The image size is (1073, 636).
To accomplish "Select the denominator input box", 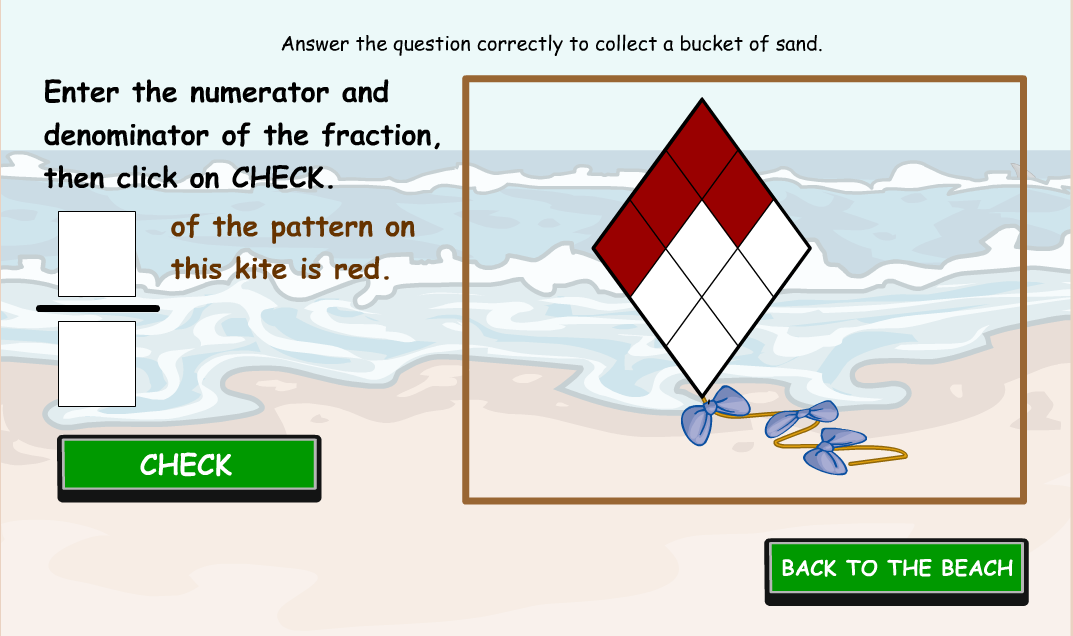I will (97, 364).
